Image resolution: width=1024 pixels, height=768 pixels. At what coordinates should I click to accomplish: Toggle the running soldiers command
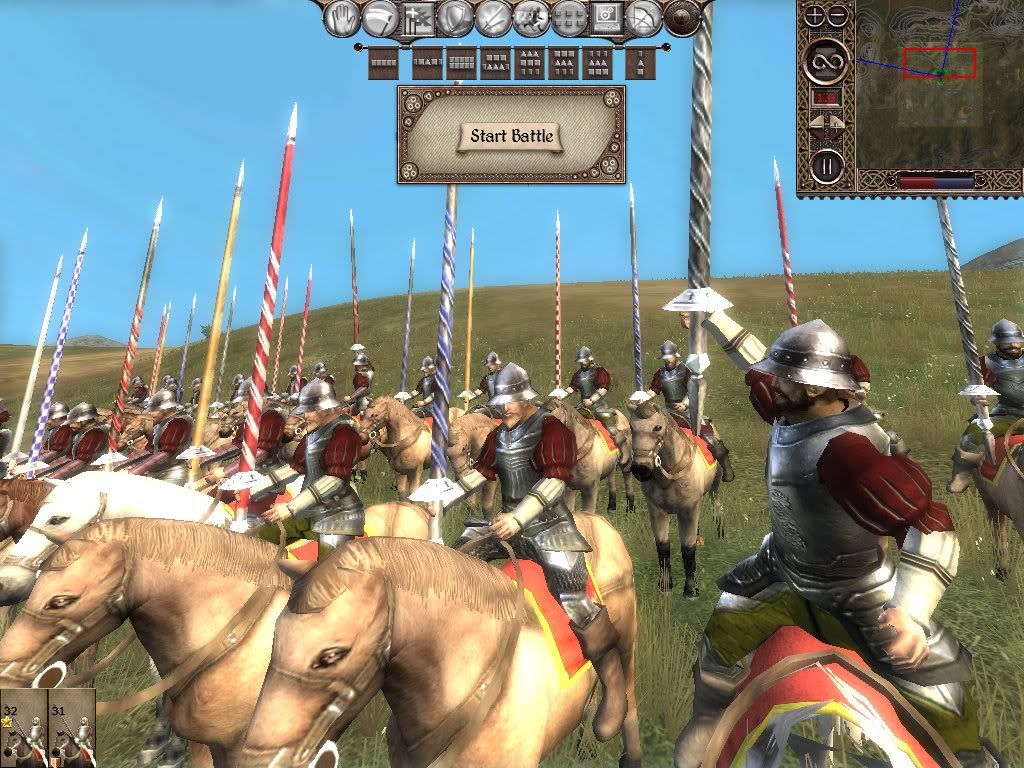click(531, 17)
